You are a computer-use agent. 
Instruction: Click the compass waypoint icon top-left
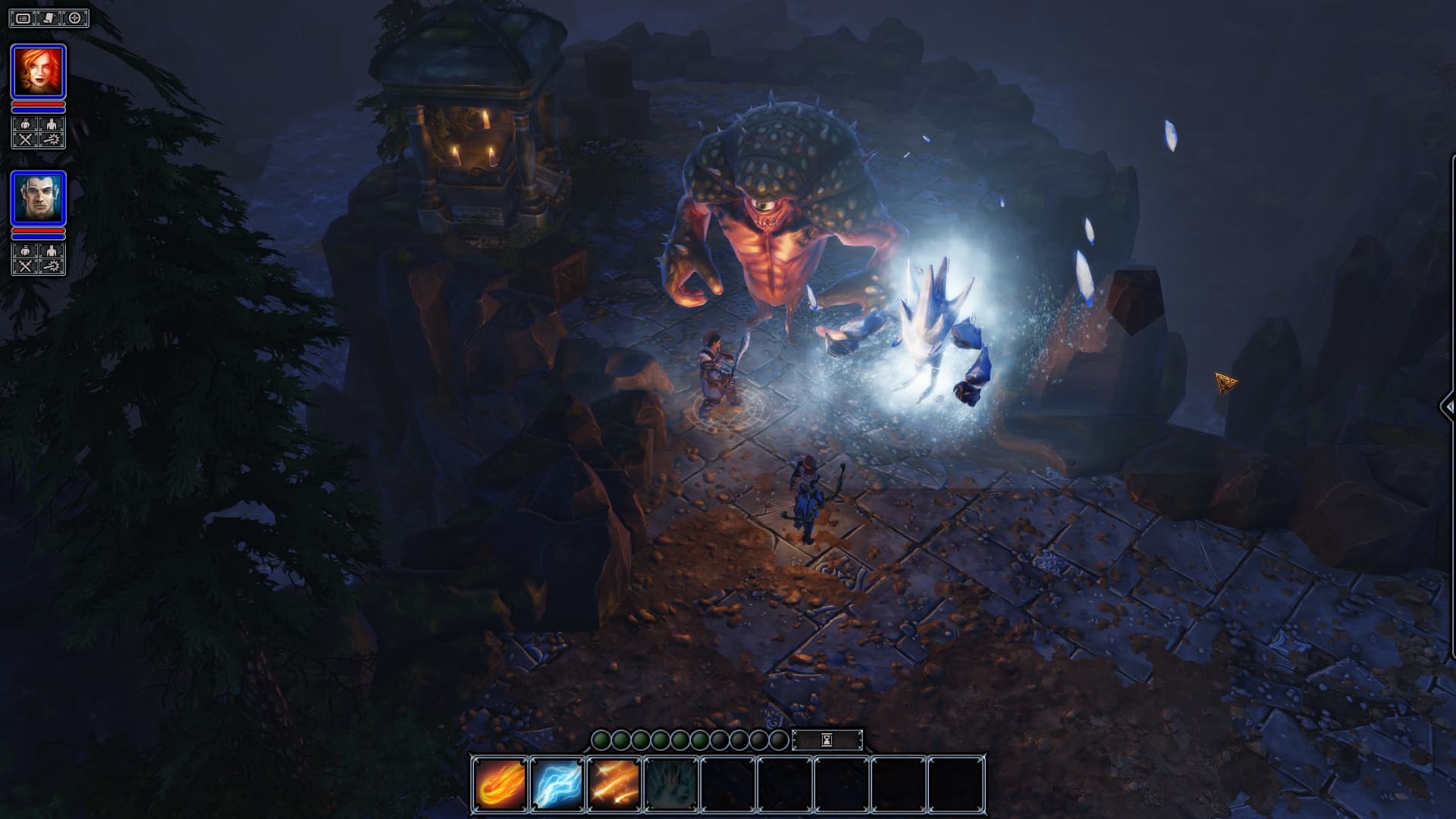(73, 17)
